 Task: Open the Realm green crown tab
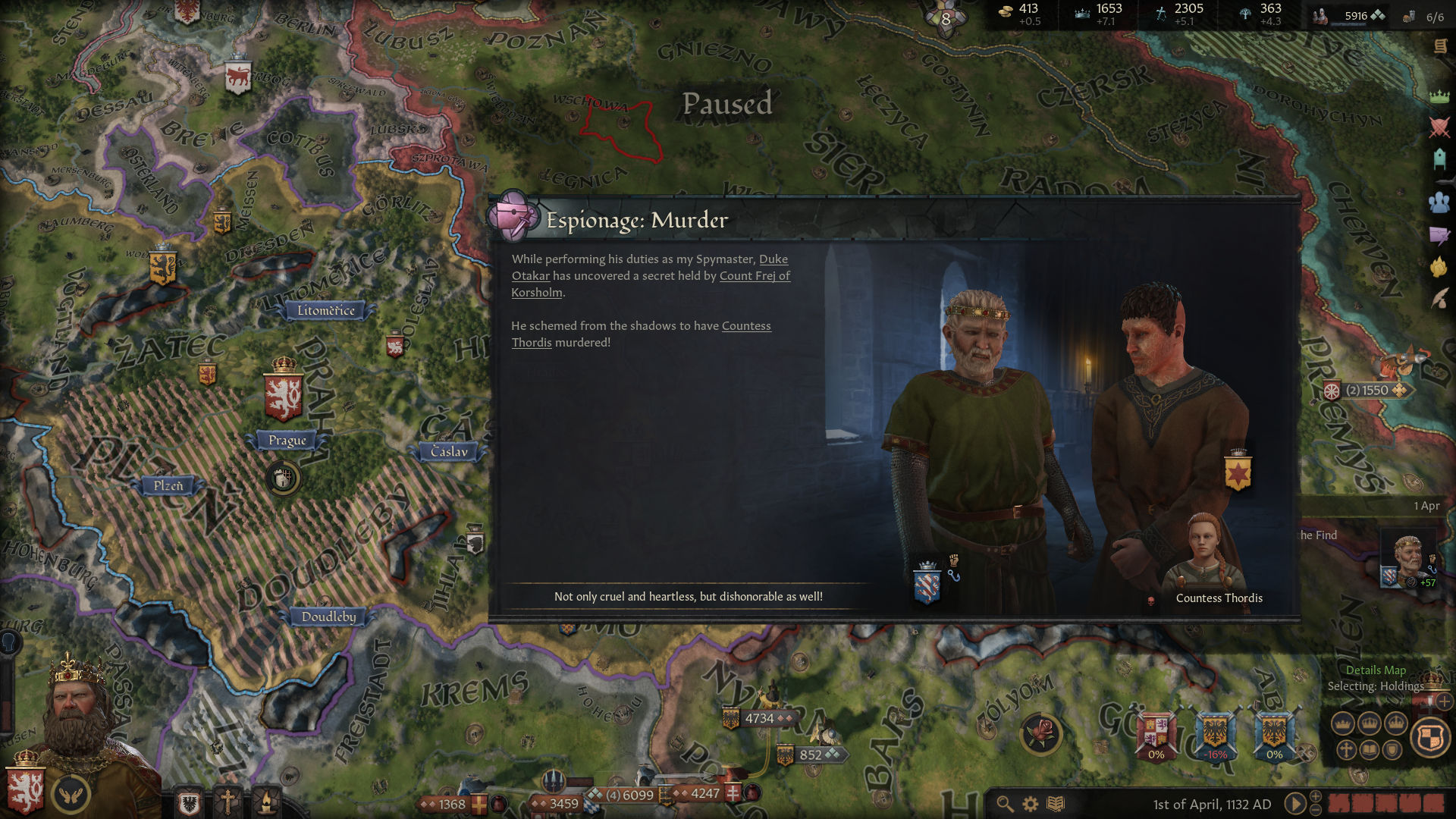(x=1439, y=96)
